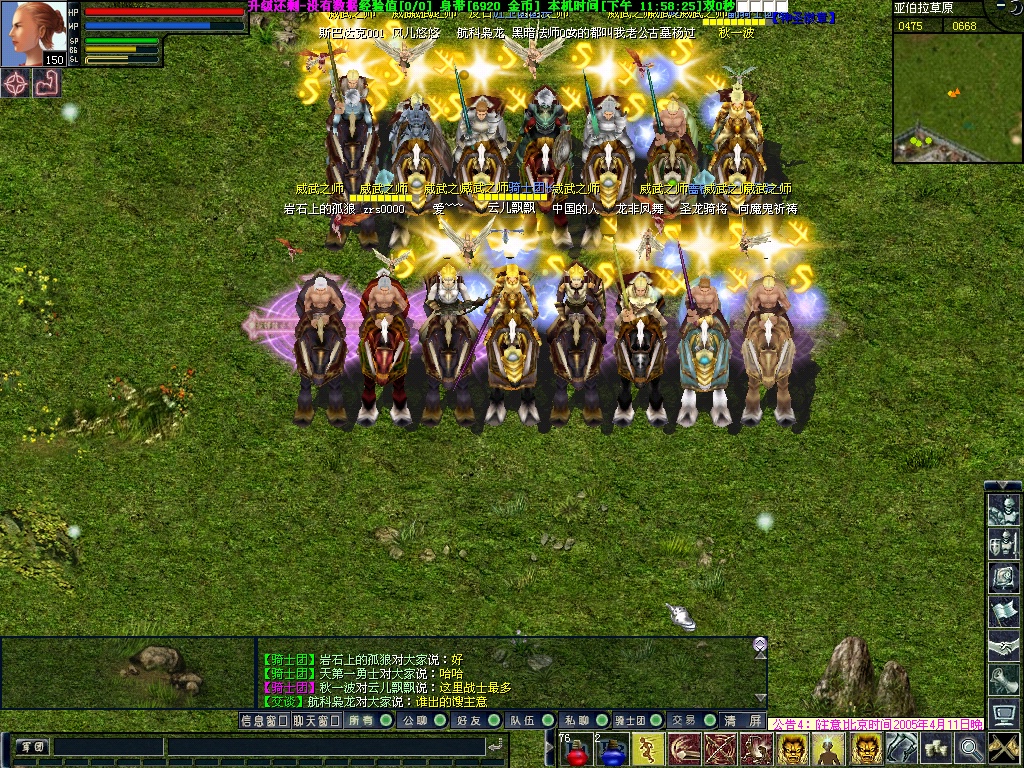This screenshot has height=768, width=1024.
Task: Open the 聊天窗口 chat window
Action: (x=316, y=720)
